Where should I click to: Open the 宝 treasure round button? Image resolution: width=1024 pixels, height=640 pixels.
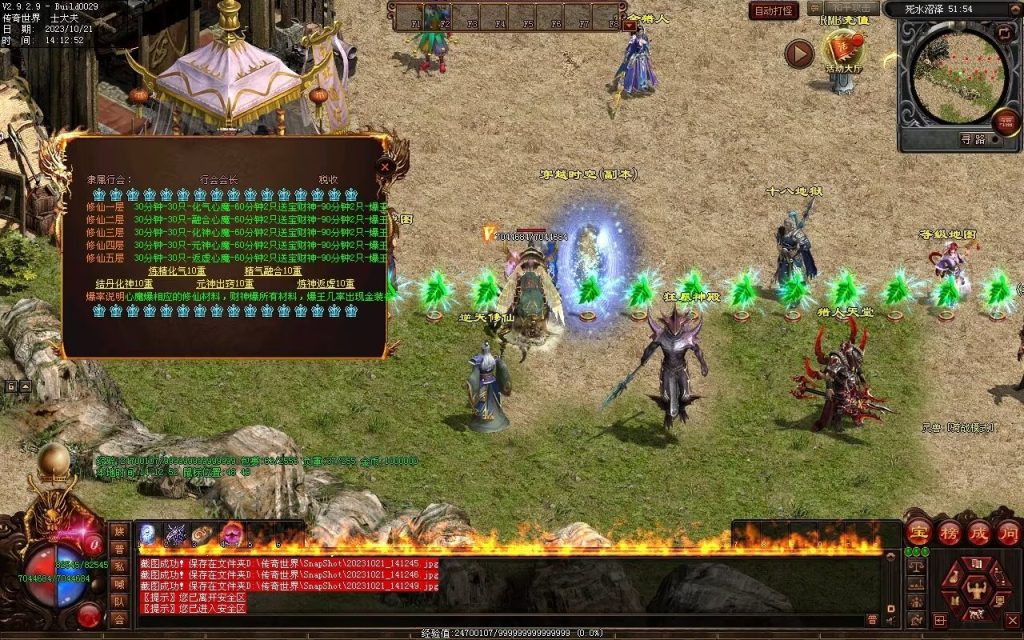click(918, 532)
